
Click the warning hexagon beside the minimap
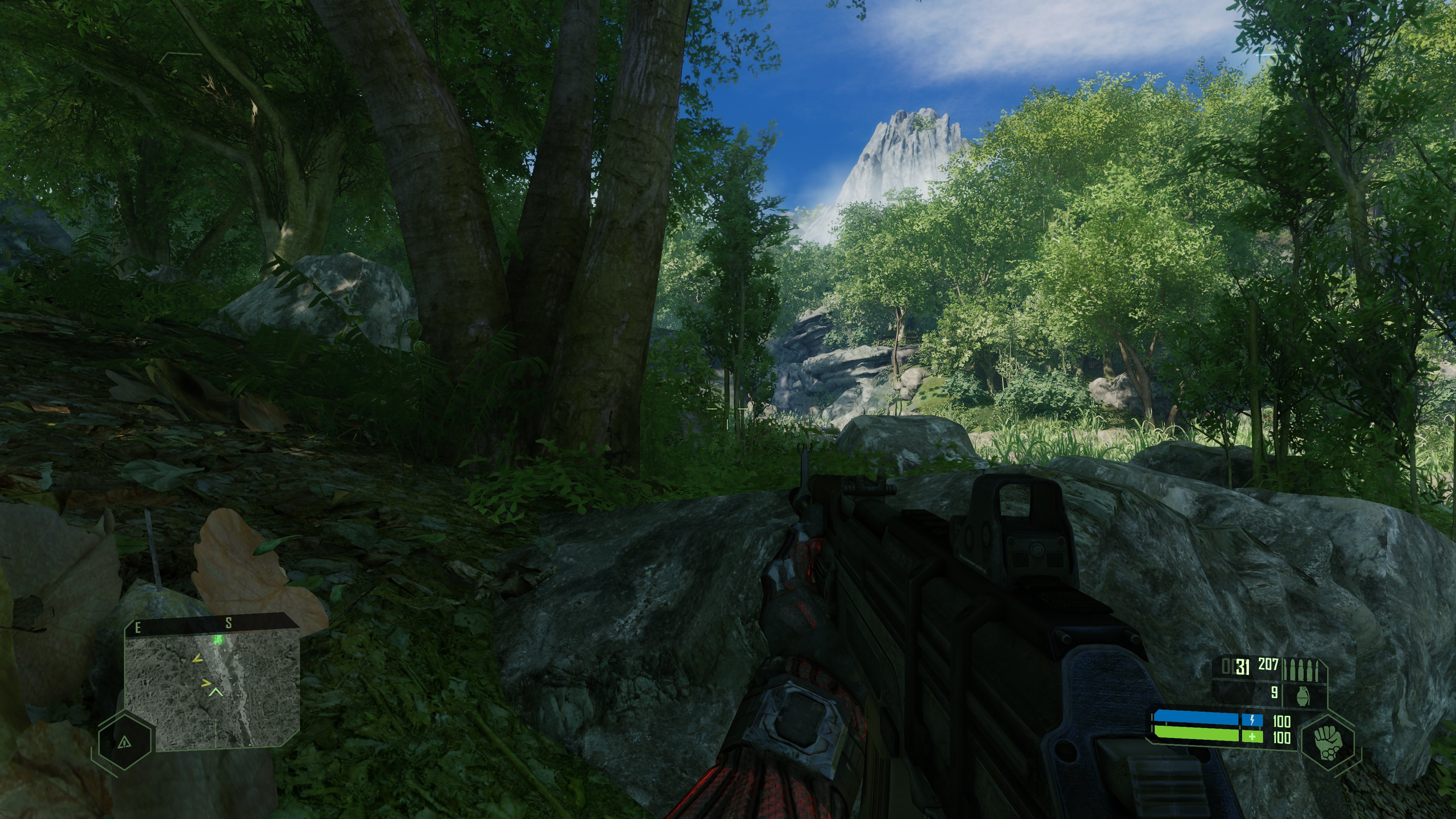pyautogui.click(x=125, y=743)
